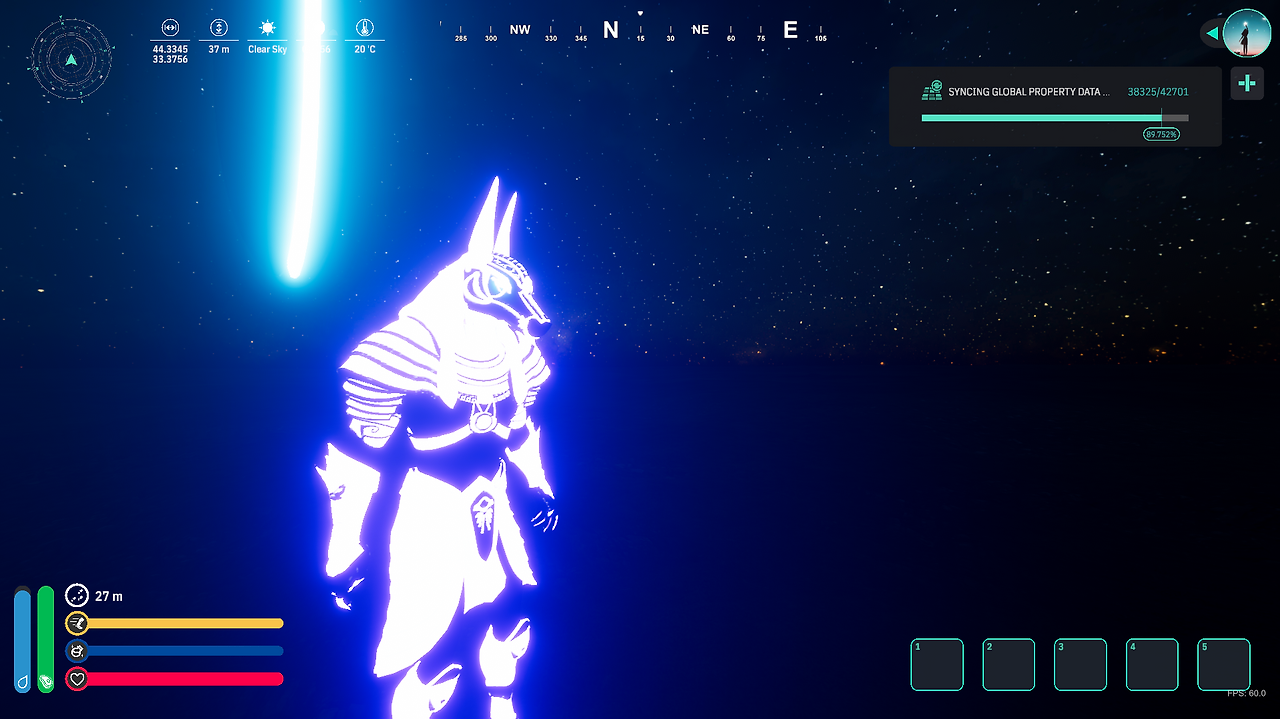Click the circular compass minimap
Image resolution: width=1280 pixels, height=719 pixels.
point(71,60)
